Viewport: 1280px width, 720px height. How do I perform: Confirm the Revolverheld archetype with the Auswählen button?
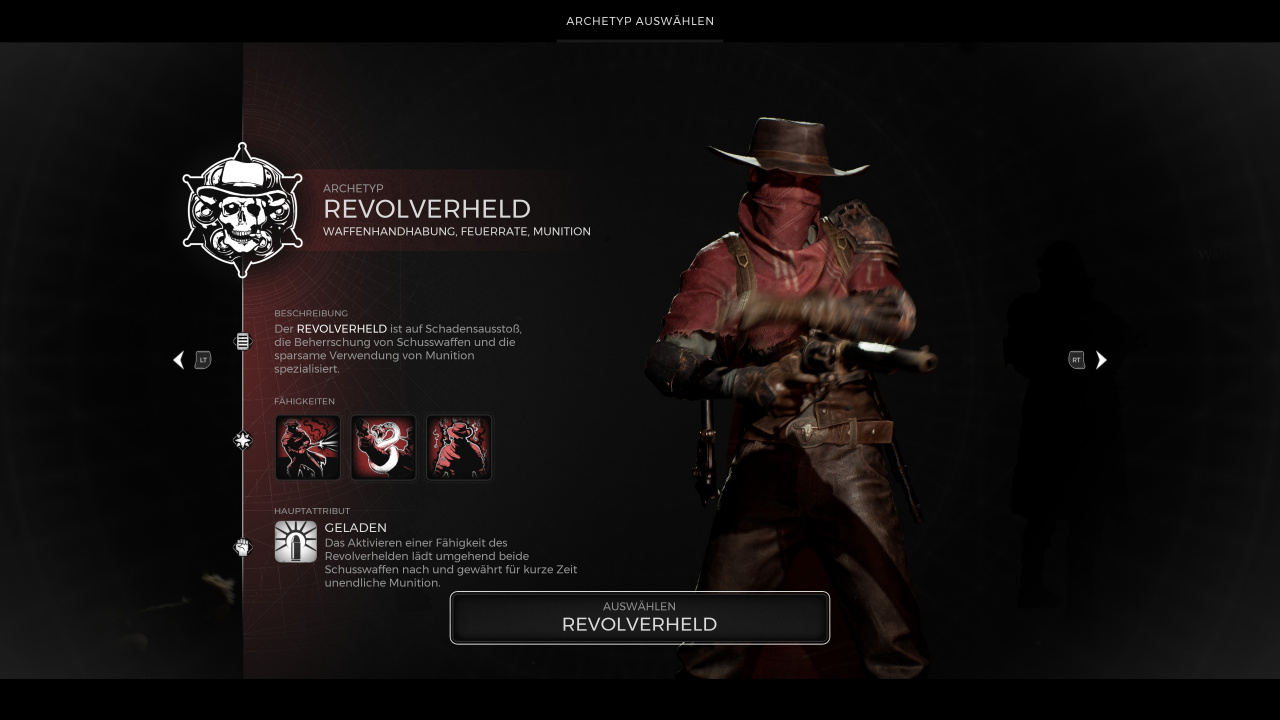point(640,618)
